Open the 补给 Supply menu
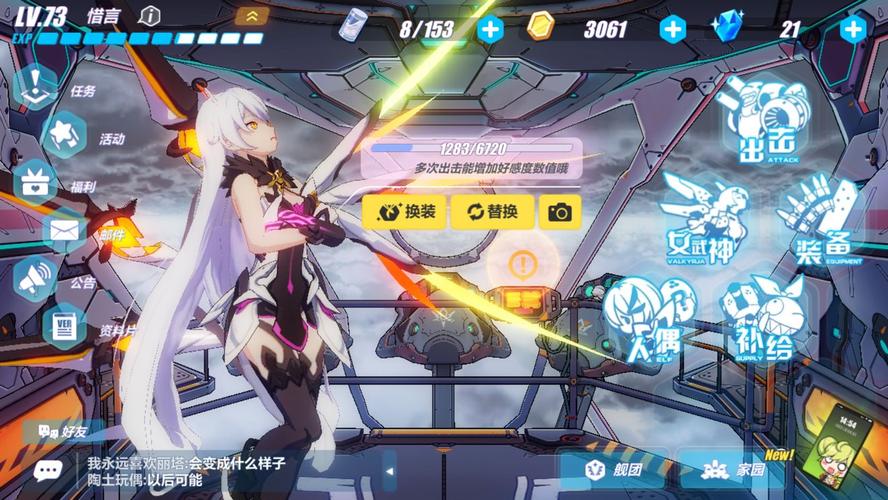The width and height of the screenshot is (888, 500). pyautogui.click(x=763, y=318)
